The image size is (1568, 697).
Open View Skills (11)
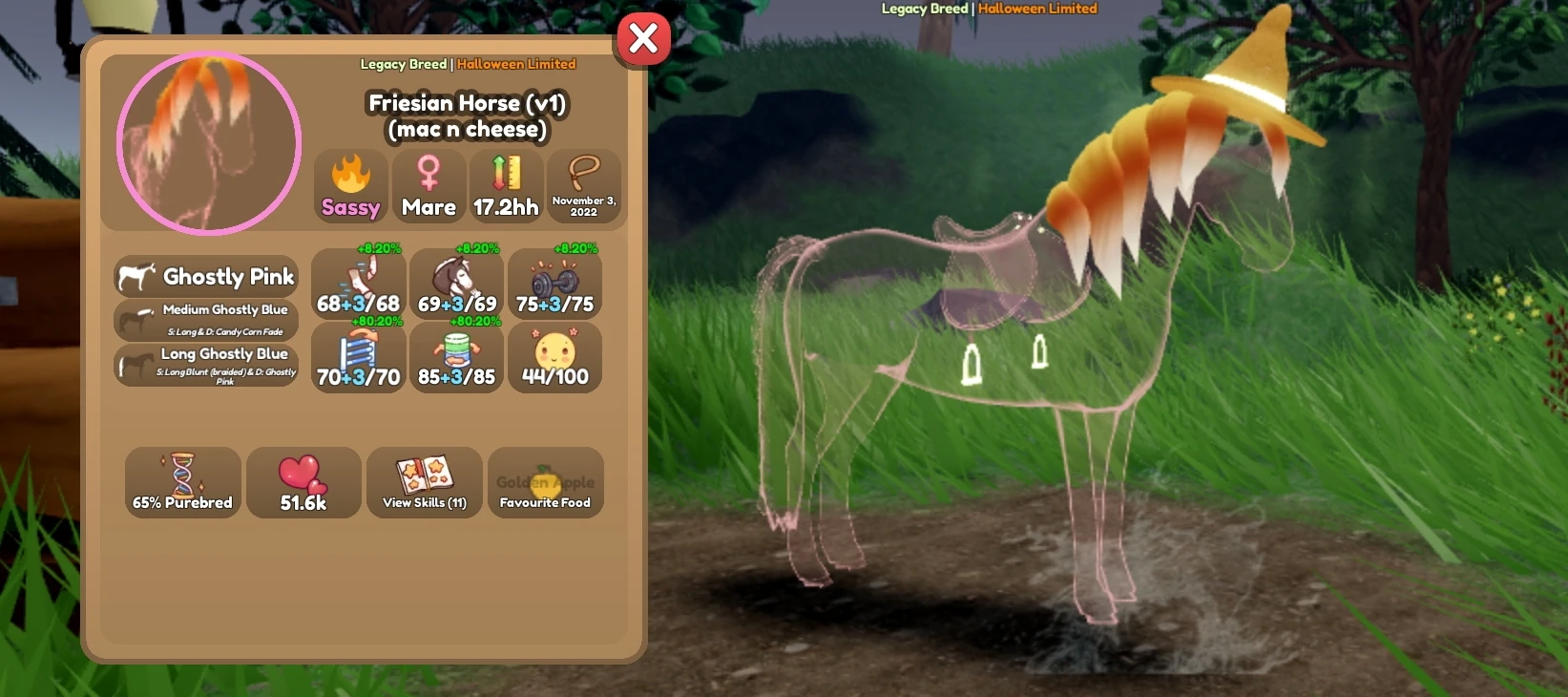tap(424, 482)
